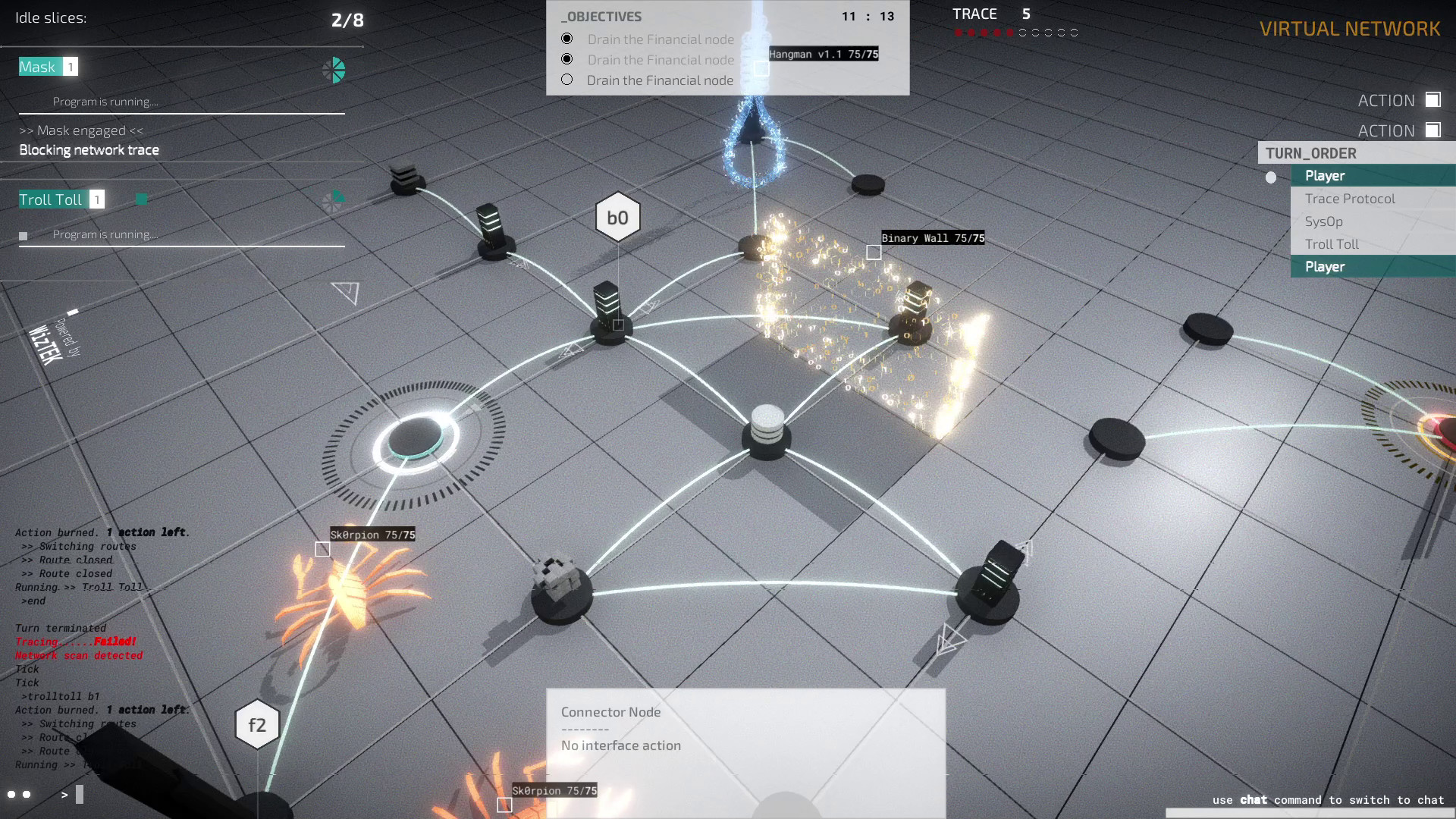Select the Troll Toll program entry
This screenshot has width=1456, height=819.
pos(50,199)
